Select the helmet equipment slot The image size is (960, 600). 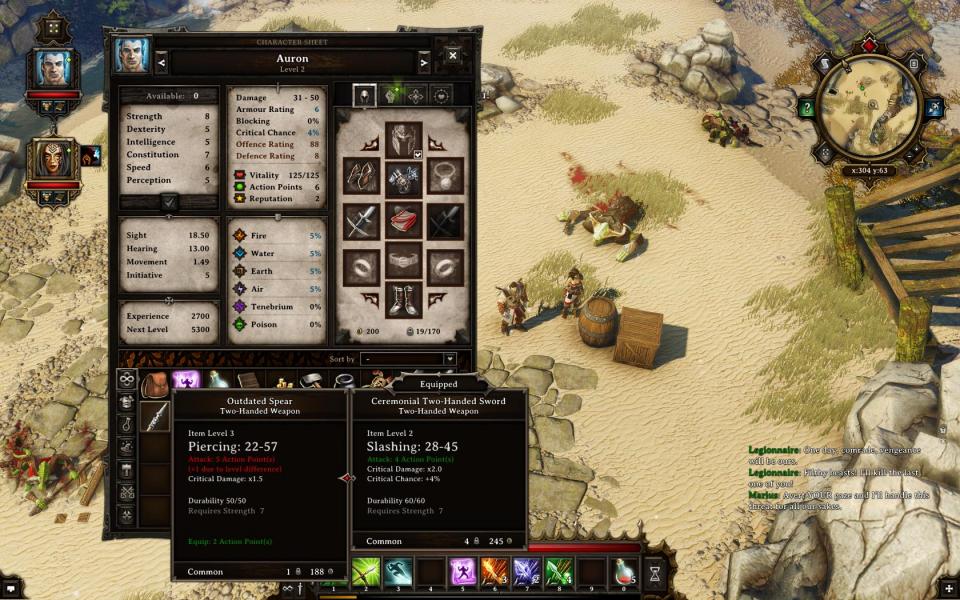click(404, 139)
